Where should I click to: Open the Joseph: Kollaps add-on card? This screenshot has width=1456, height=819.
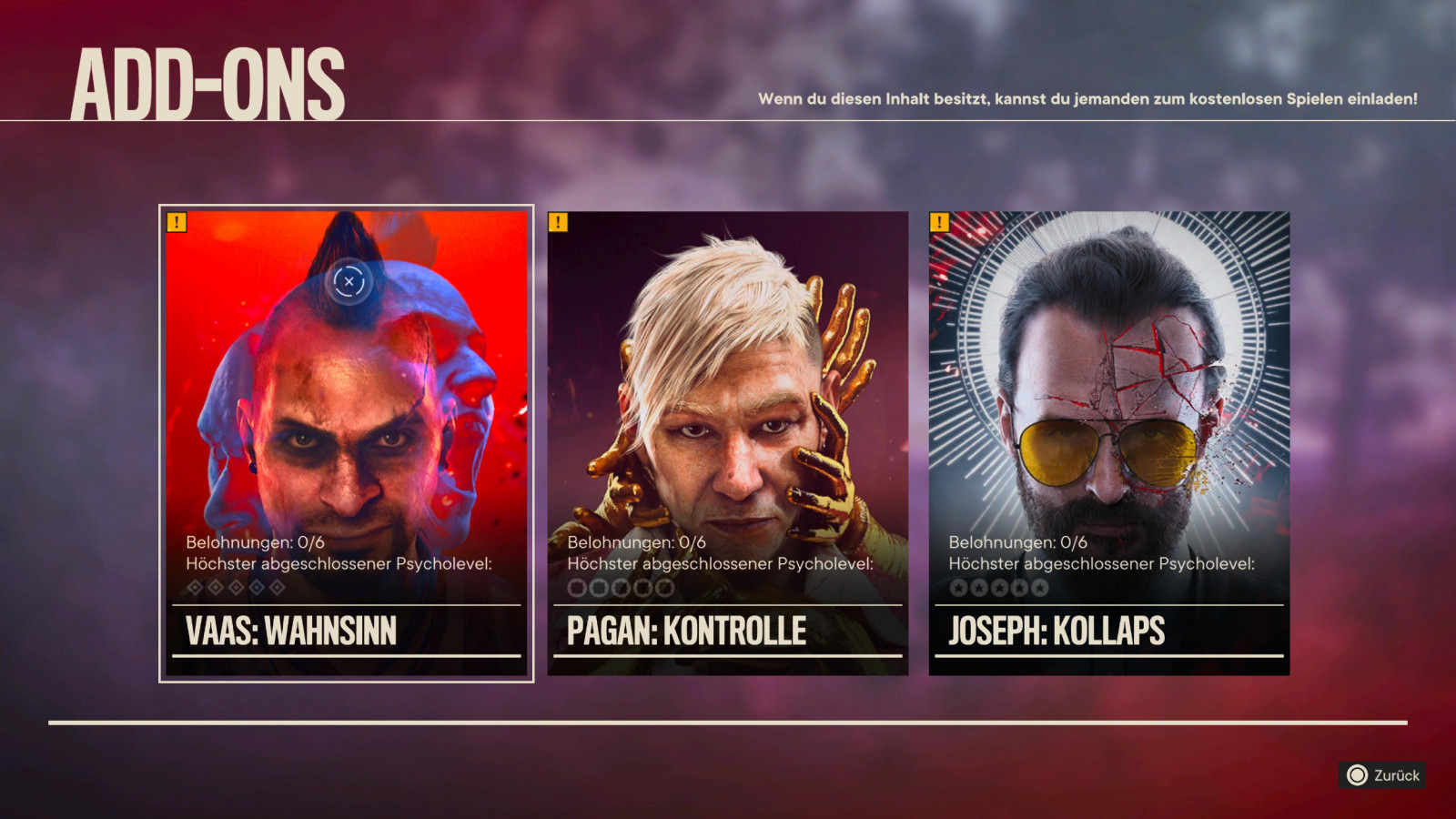[x=1108, y=443]
